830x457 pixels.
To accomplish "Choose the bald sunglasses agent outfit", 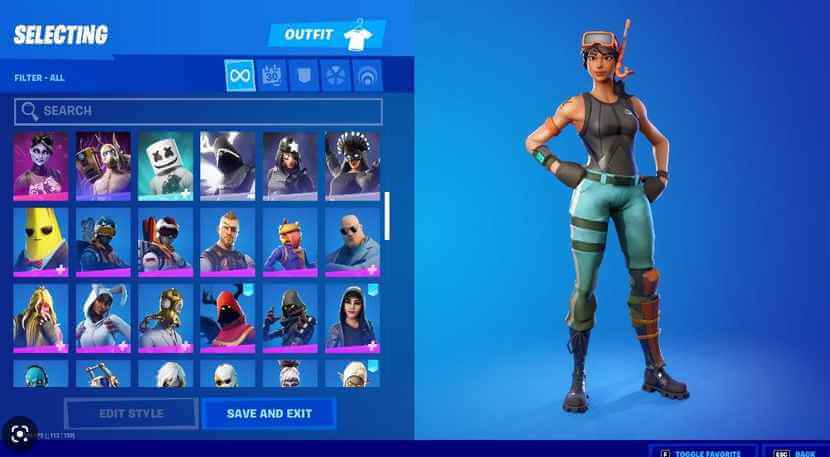I will tap(352, 241).
